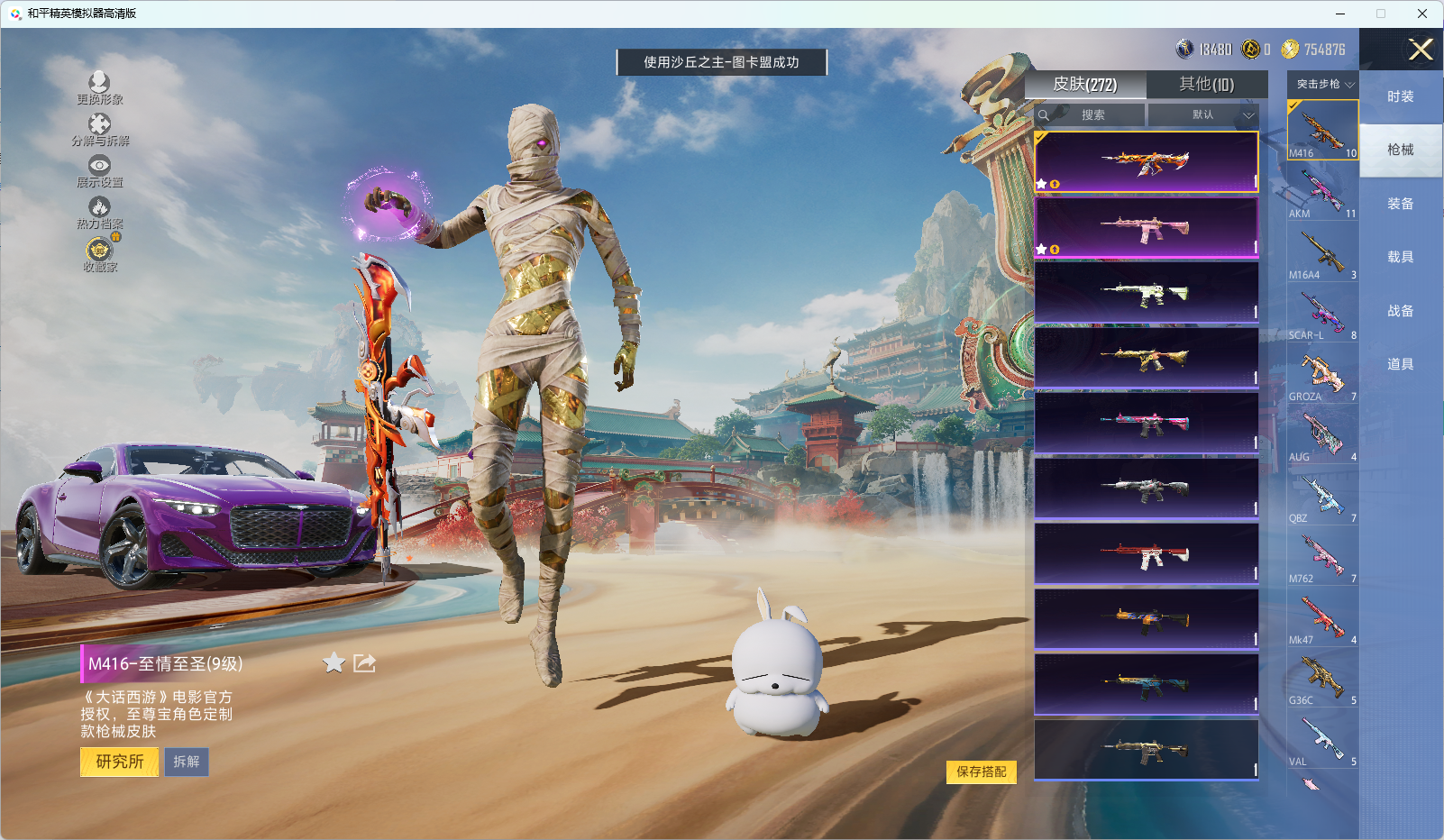Click the 更换形象 change appearance icon
Viewport: 1444px width, 840px height.
tap(99, 87)
